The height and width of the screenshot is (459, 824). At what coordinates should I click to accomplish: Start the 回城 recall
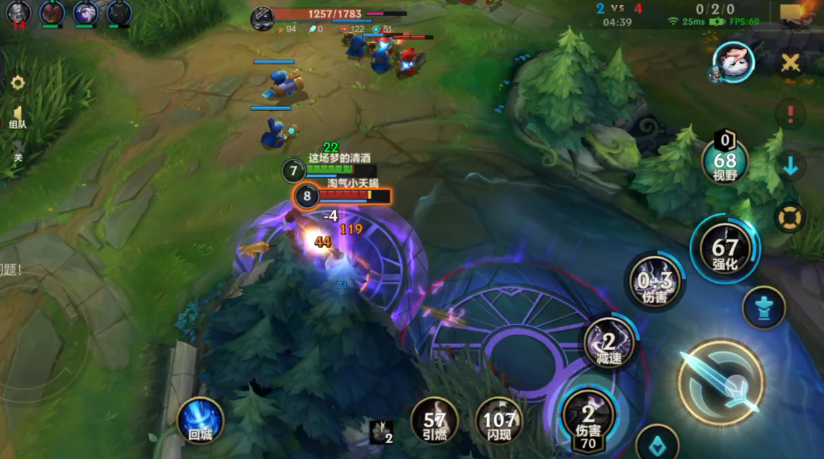point(200,420)
